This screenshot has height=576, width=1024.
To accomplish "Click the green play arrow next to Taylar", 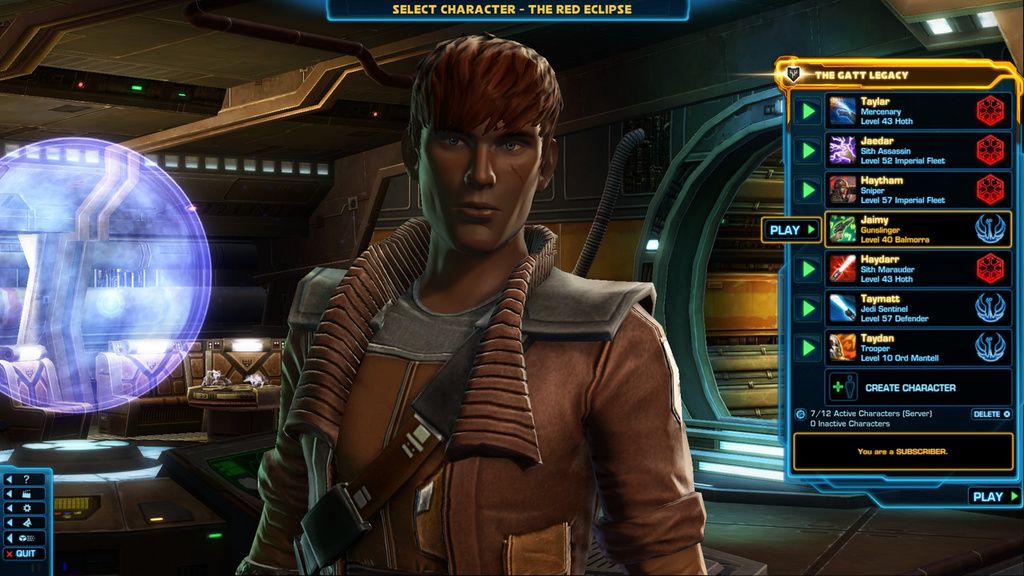I will coord(807,110).
